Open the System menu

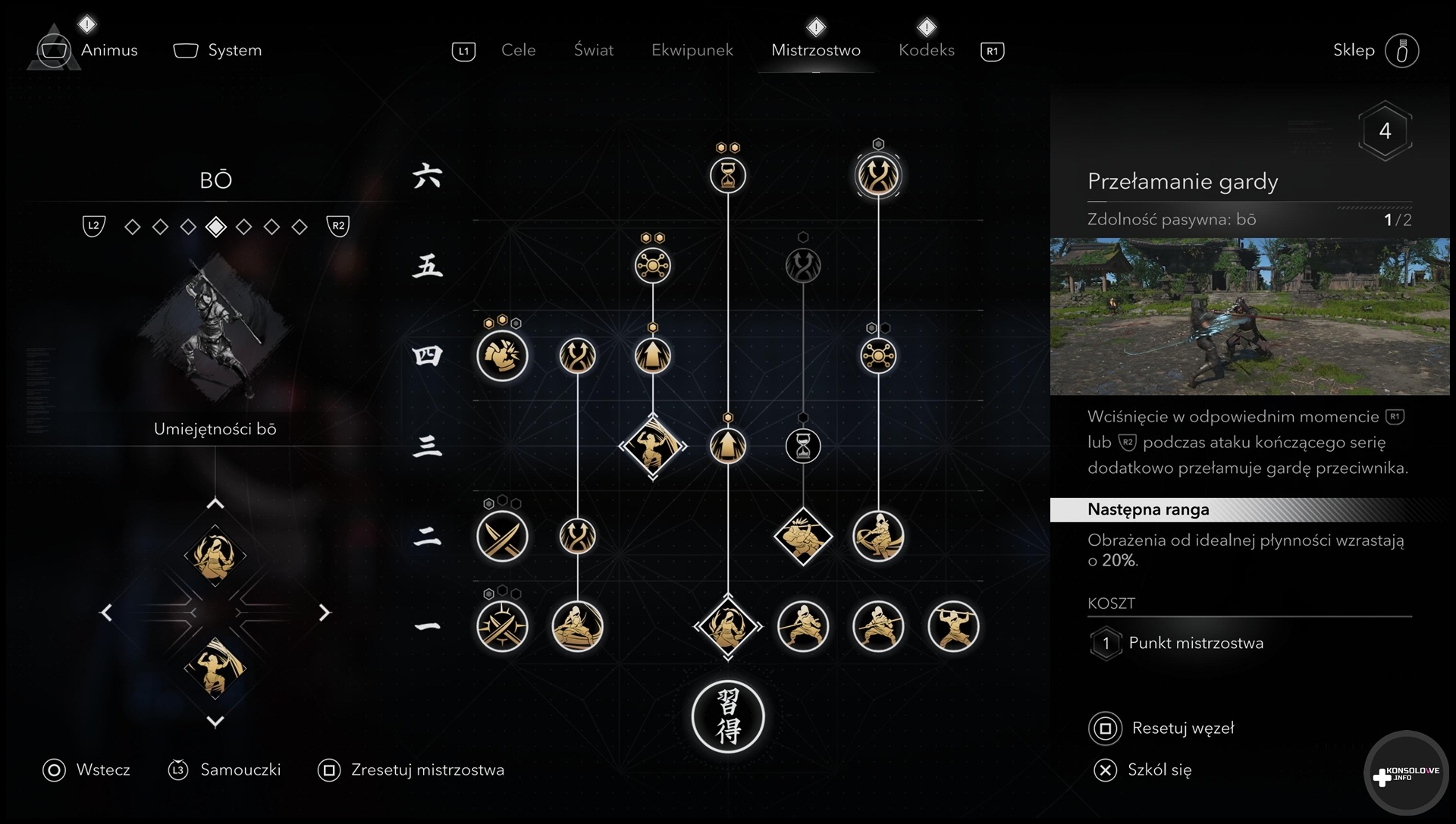[234, 50]
